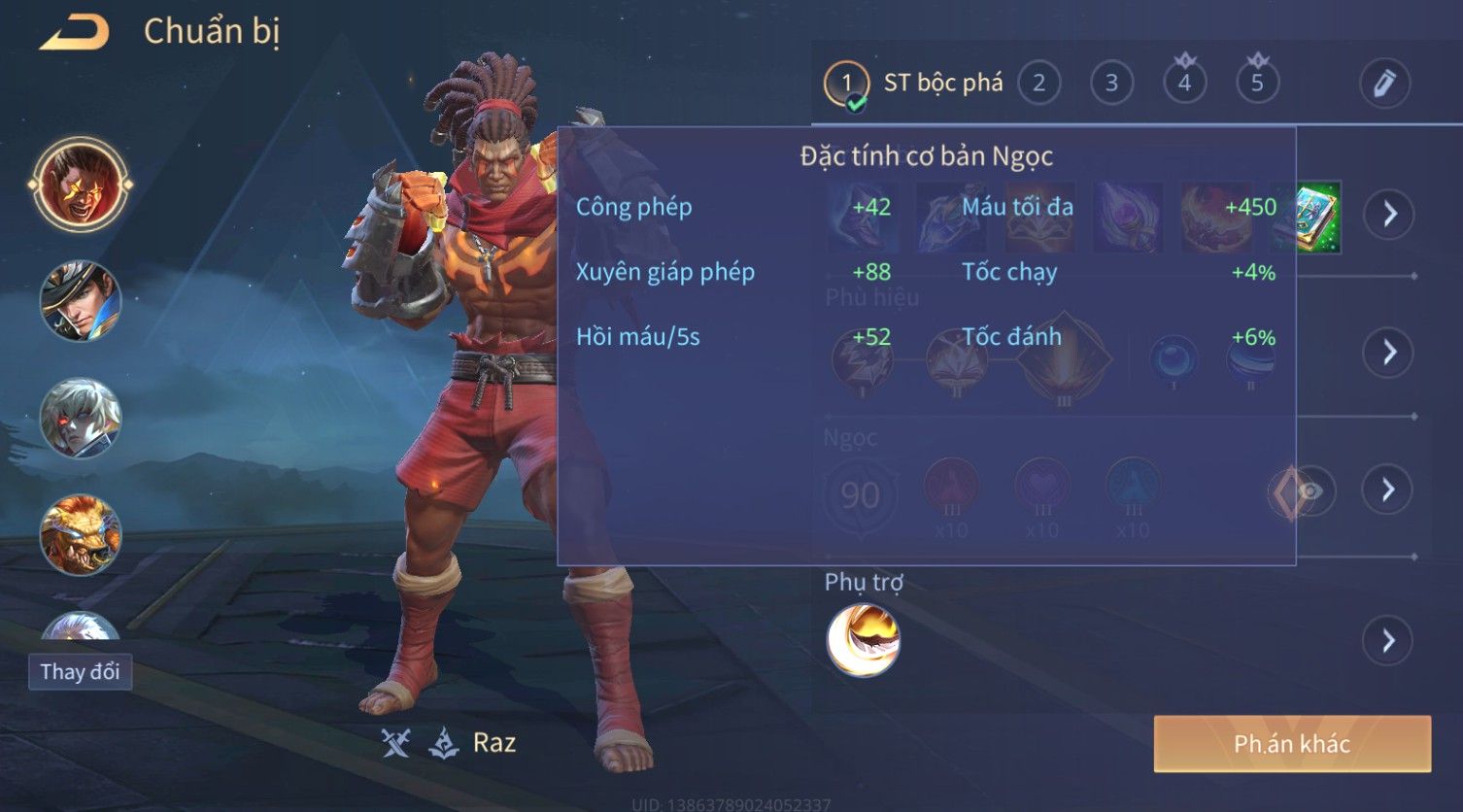The height and width of the screenshot is (812, 1463).
Task: Edit the build with the pencil icon
Action: [x=1384, y=84]
